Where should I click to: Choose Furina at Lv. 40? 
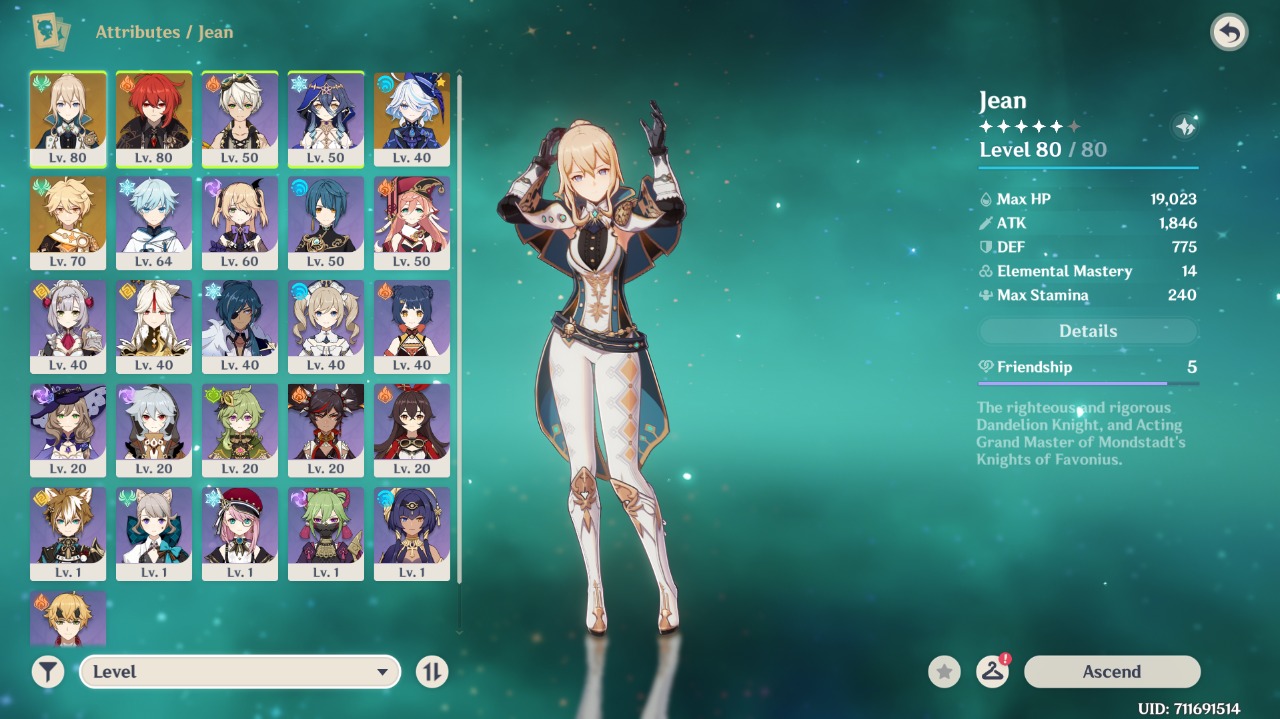point(412,118)
